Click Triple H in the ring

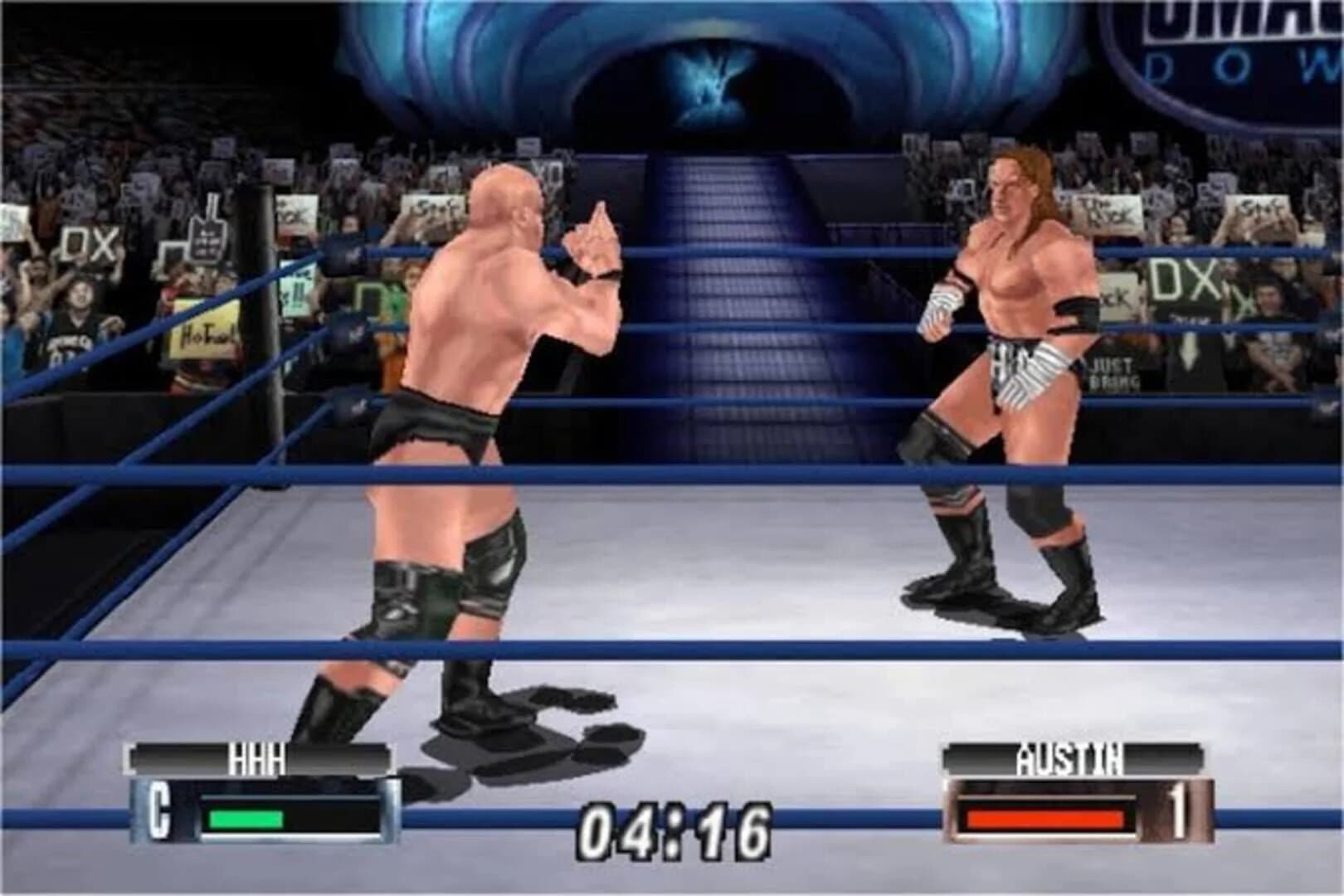1012,373
